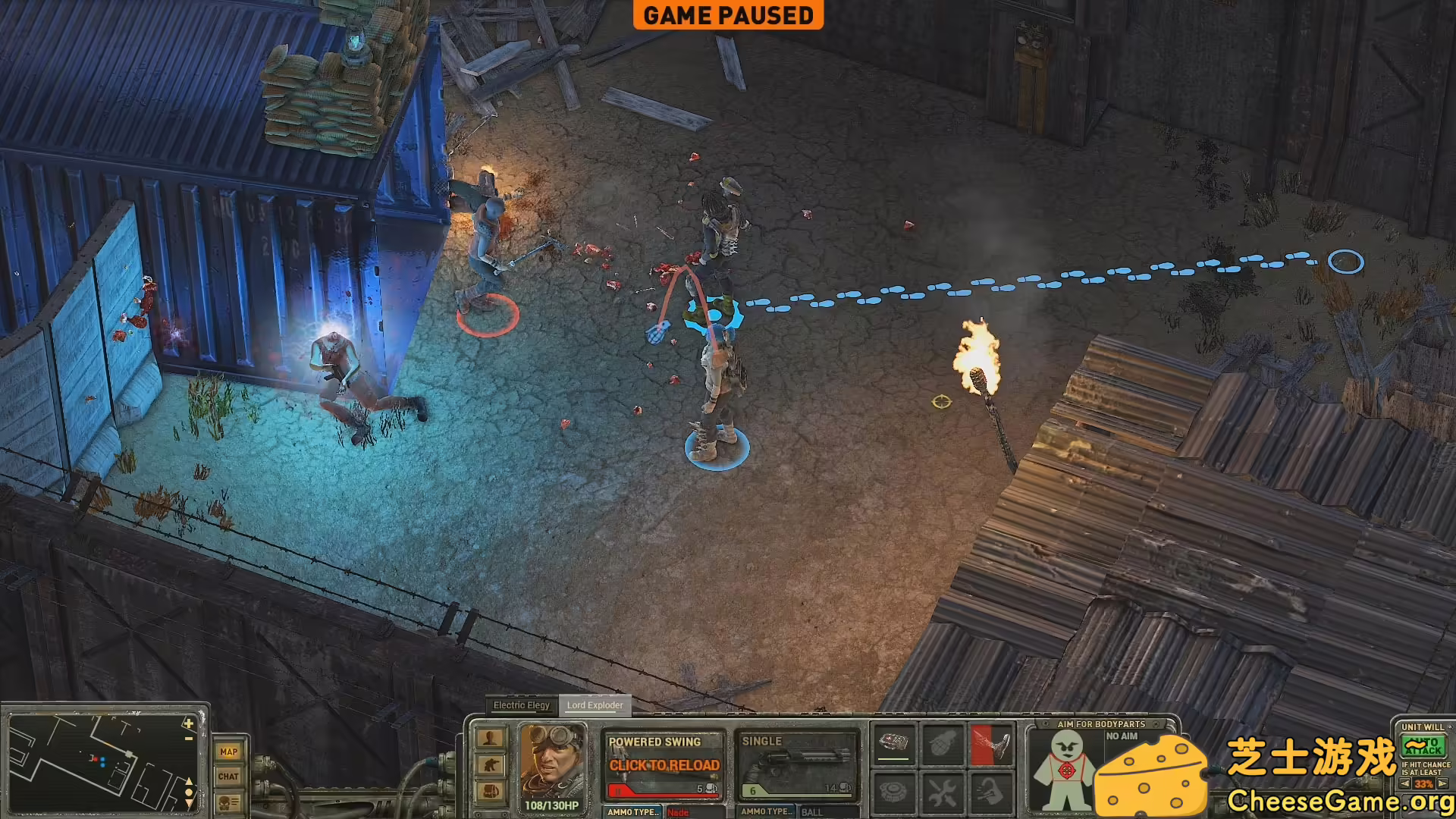The width and height of the screenshot is (1456, 819).
Task: Open the backpack inventory button
Action: point(490,791)
